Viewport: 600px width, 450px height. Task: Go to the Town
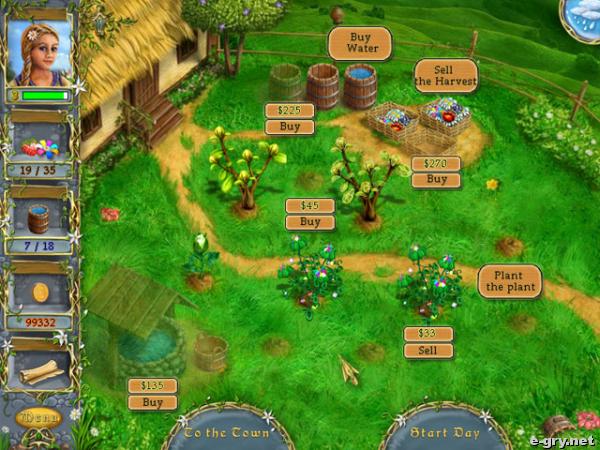pyautogui.click(x=228, y=433)
